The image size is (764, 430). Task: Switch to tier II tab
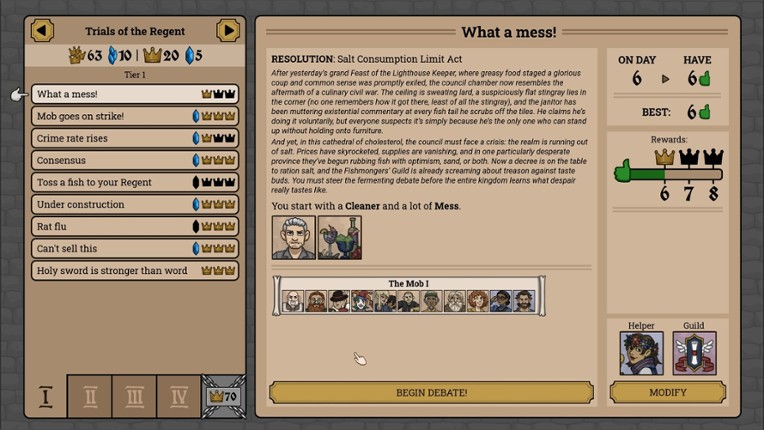coord(89,396)
